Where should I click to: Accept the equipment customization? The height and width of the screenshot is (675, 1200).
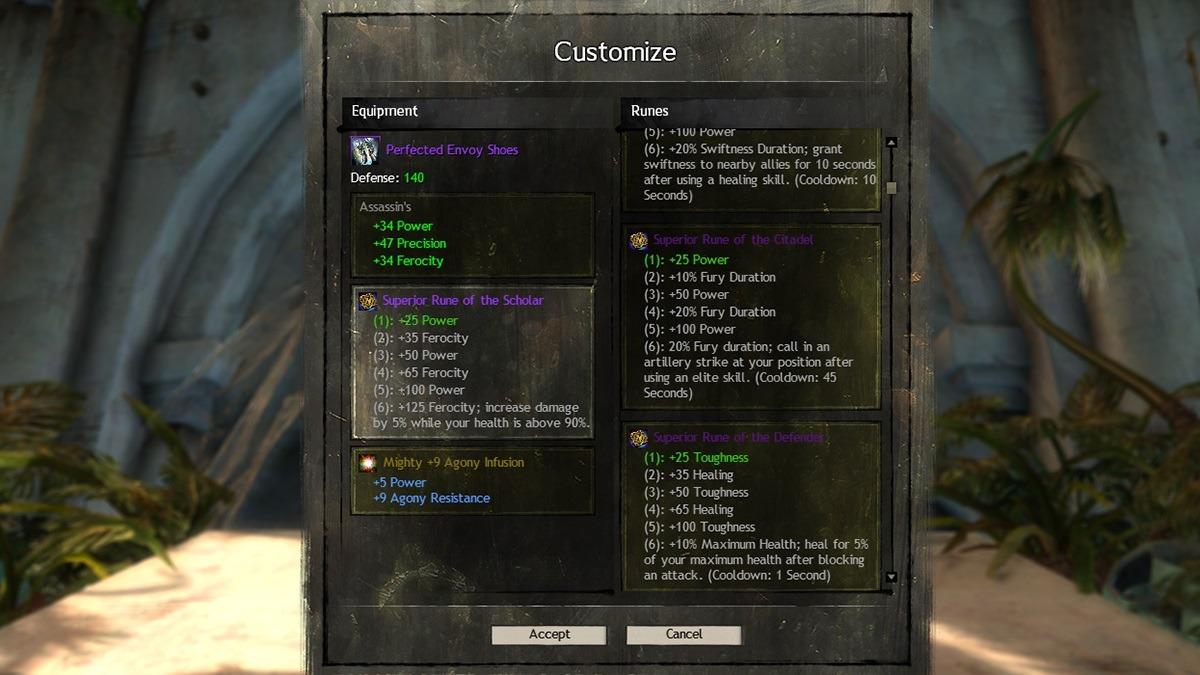point(549,635)
